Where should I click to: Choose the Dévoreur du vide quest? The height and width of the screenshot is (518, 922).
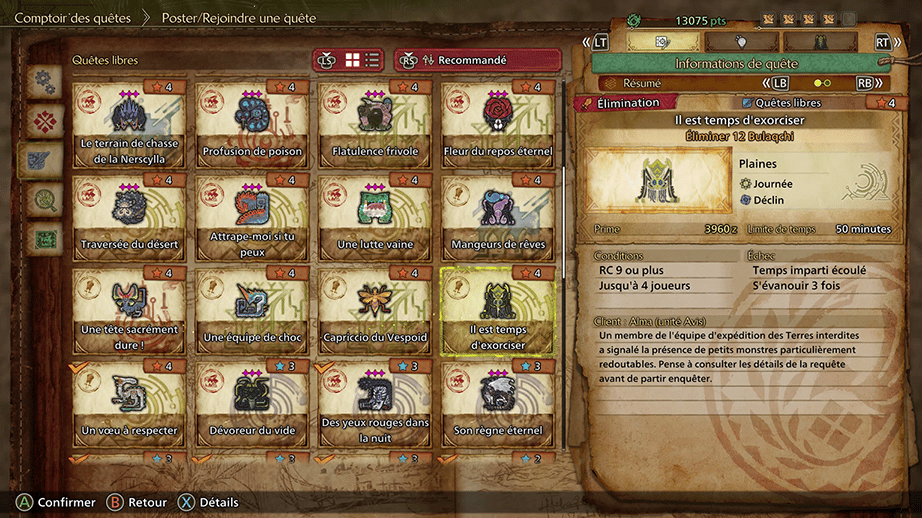(x=252, y=403)
